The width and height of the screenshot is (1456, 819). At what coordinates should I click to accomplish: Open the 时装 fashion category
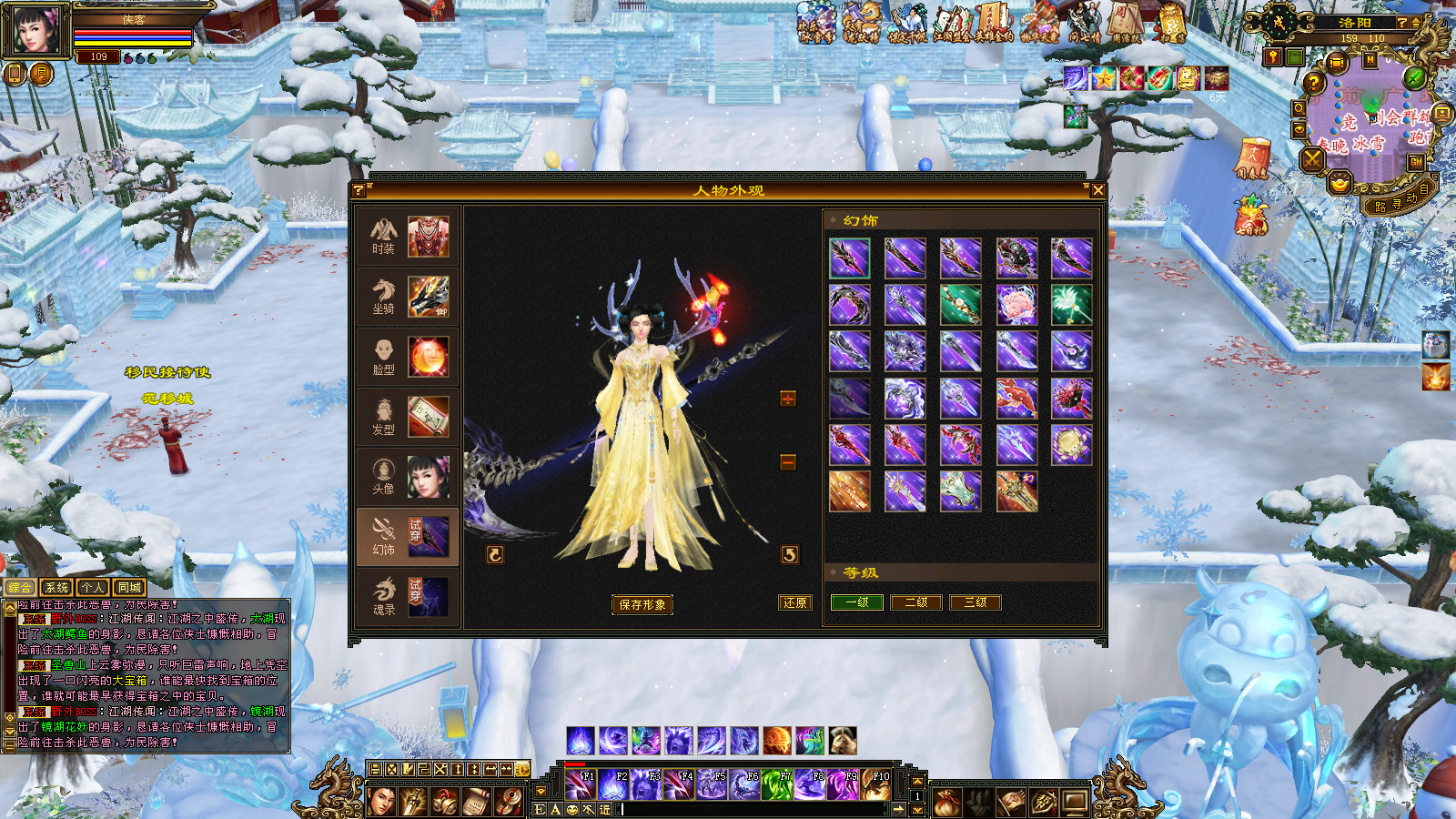pyautogui.click(x=407, y=237)
